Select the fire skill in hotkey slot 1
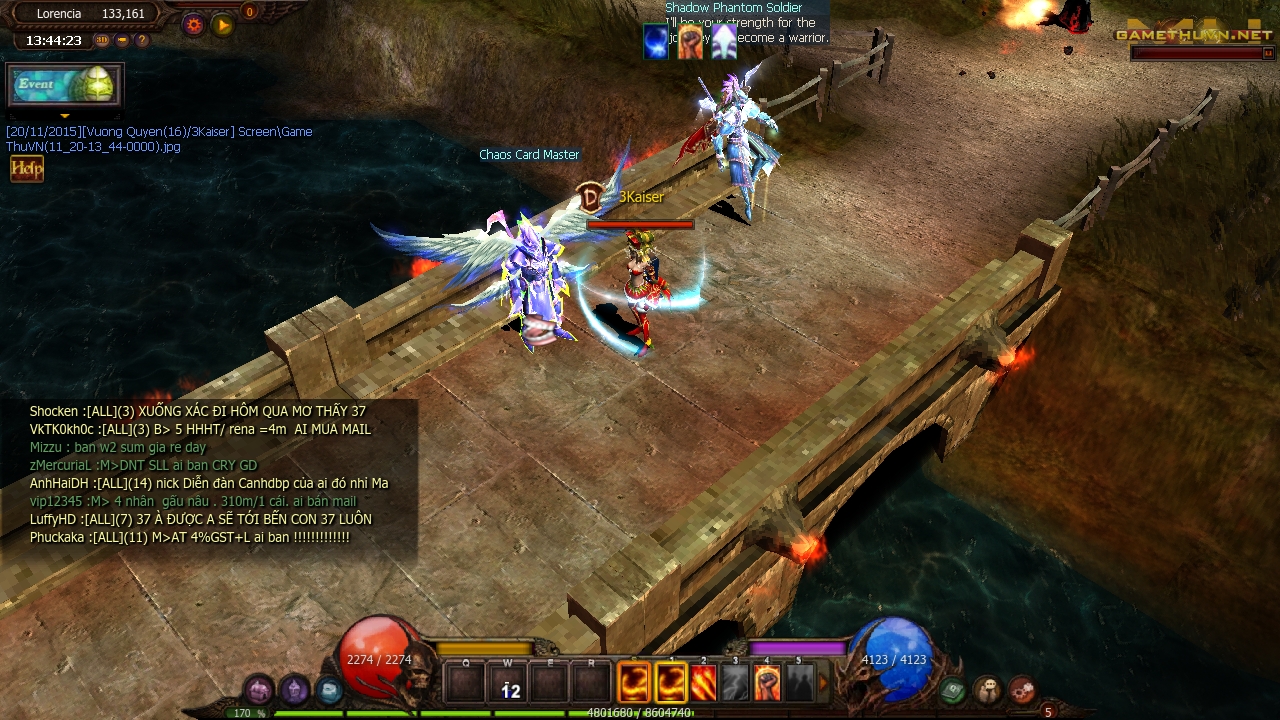This screenshot has height=720, width=1280. pos(670,682)
